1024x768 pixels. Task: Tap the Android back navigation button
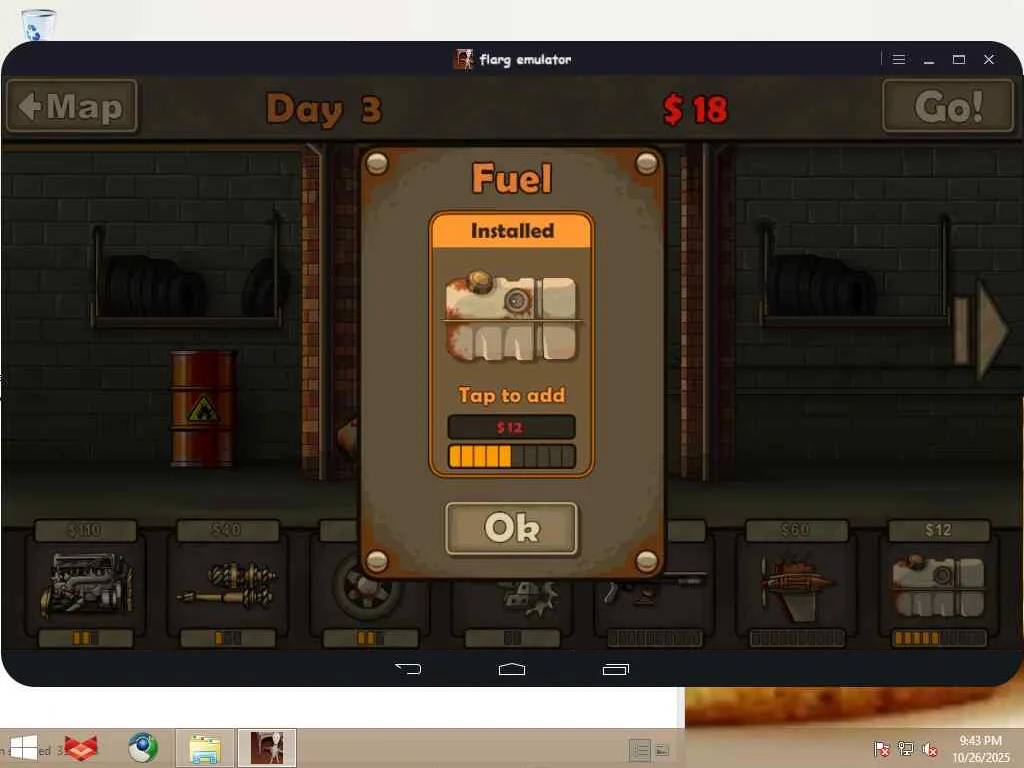click(x=408, y=669)
